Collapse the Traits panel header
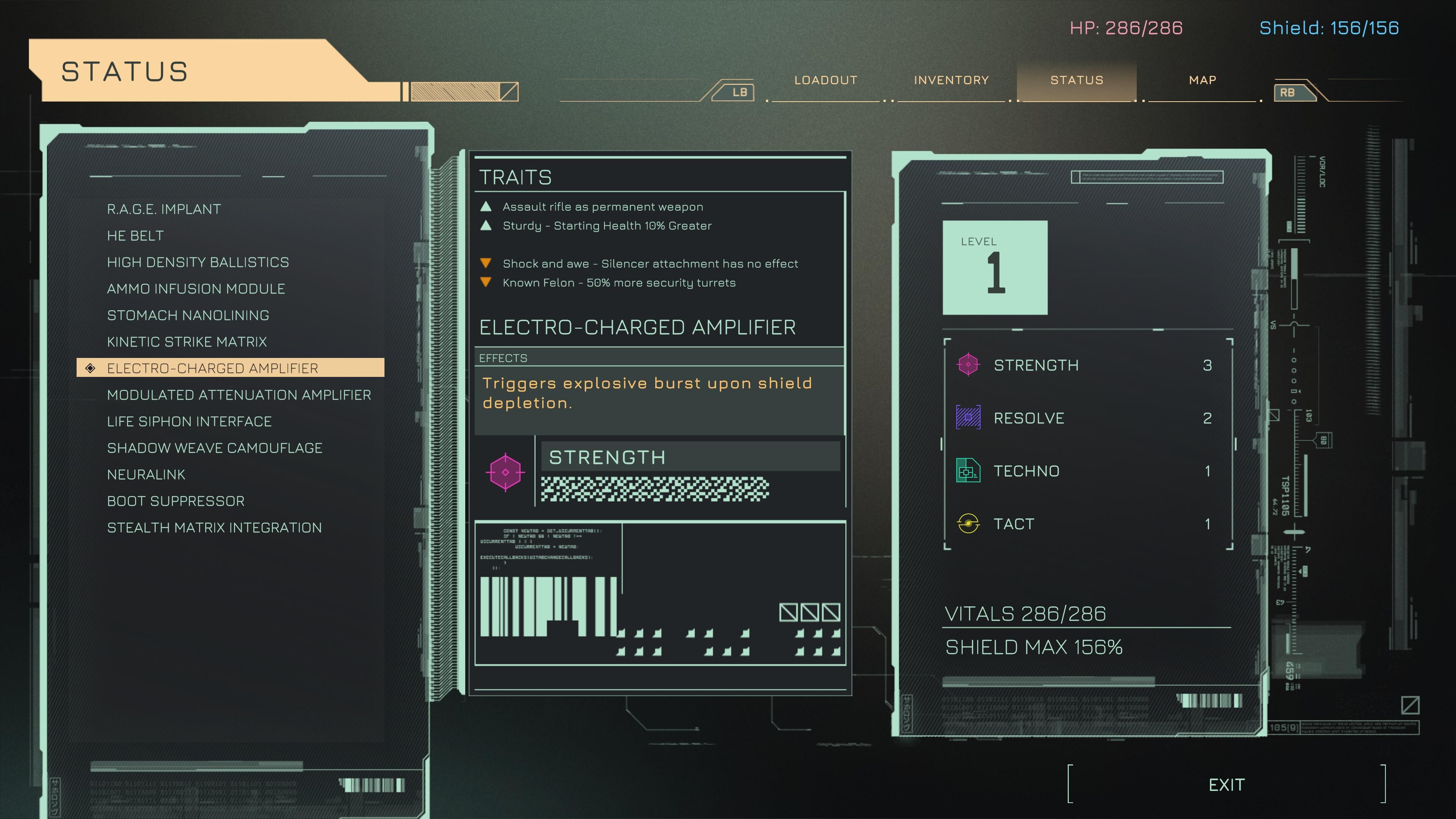Viewport: 1456px width, 819px height. click(x=516, y=177)
